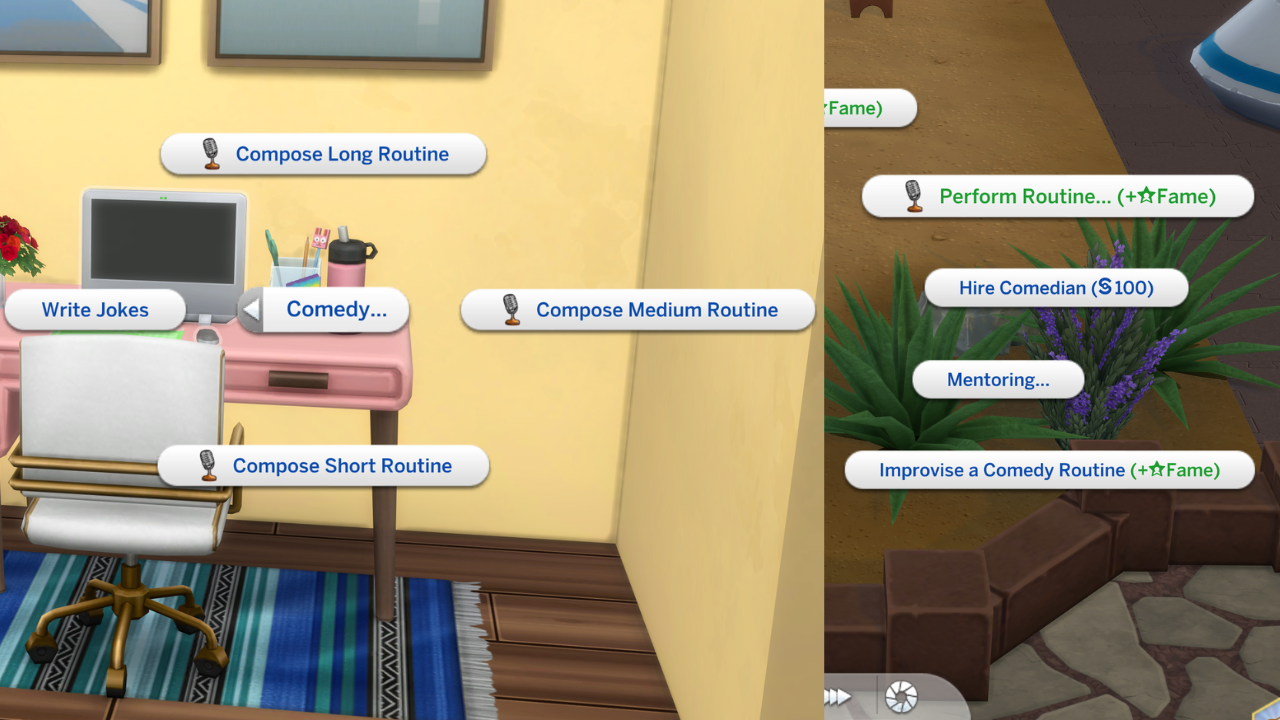Queue up Compose Short Routine

342,465
